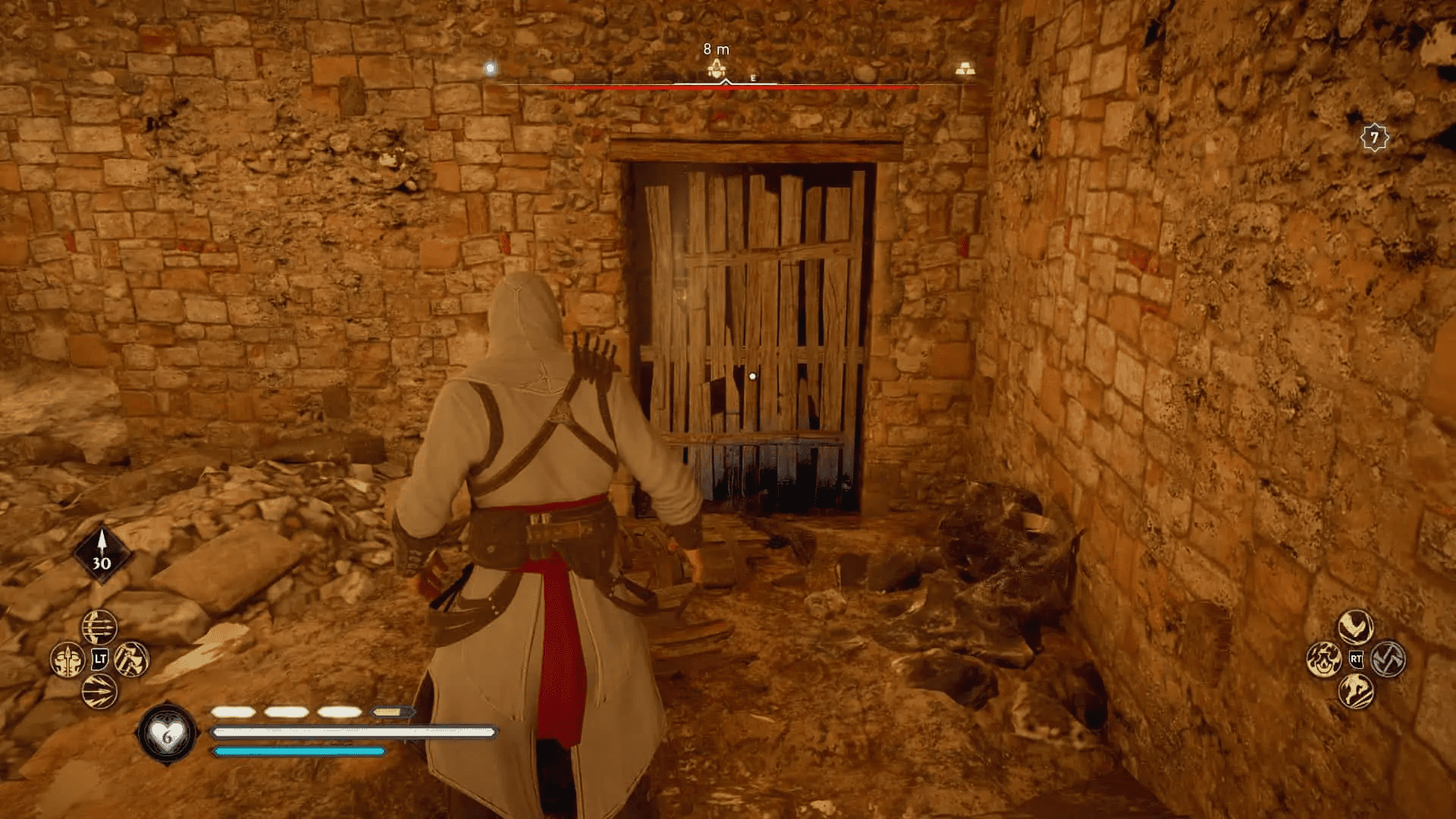Select the trap tool right of LT prompt
This screenshot has width=1456, height=819.
click(x=131, y=657)
